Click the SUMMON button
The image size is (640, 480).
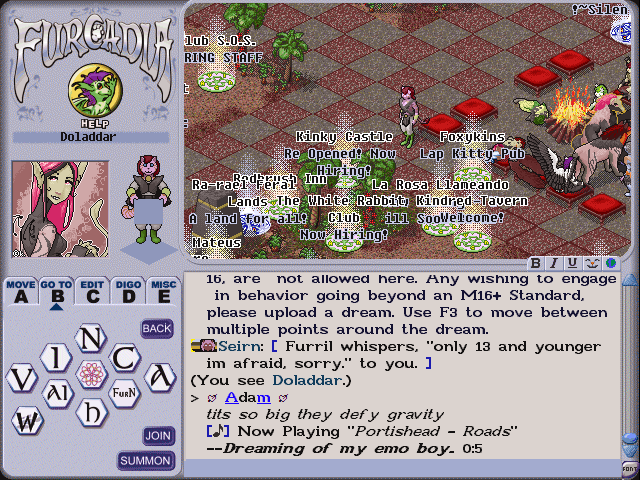click(x=146, y=461)
